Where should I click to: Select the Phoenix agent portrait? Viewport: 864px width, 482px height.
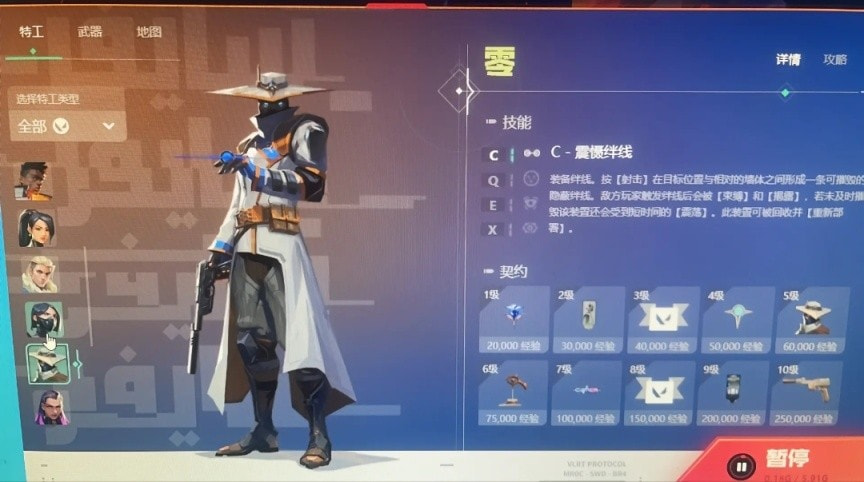[x=33, y=181]
